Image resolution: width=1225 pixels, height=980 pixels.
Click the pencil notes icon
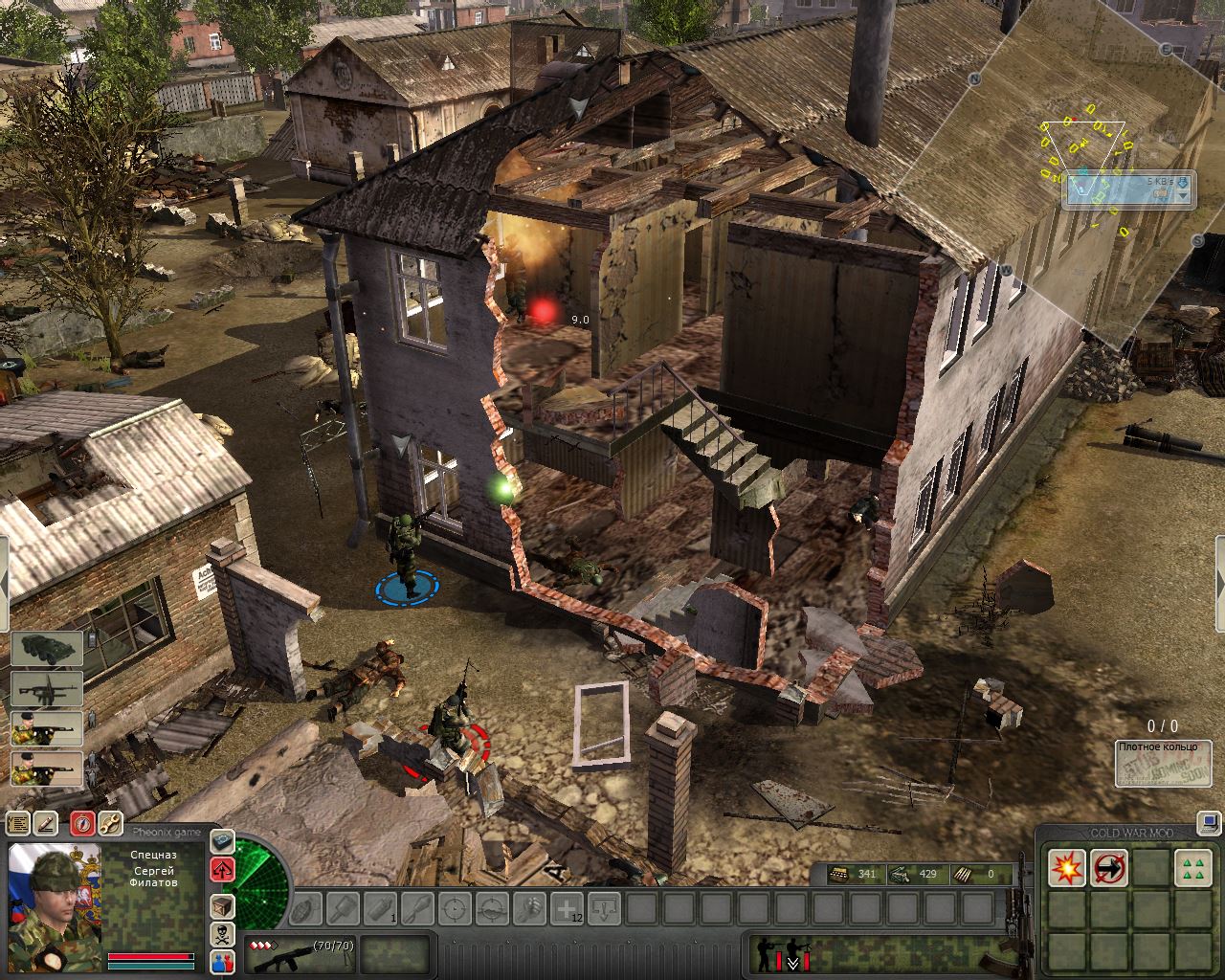46,823
